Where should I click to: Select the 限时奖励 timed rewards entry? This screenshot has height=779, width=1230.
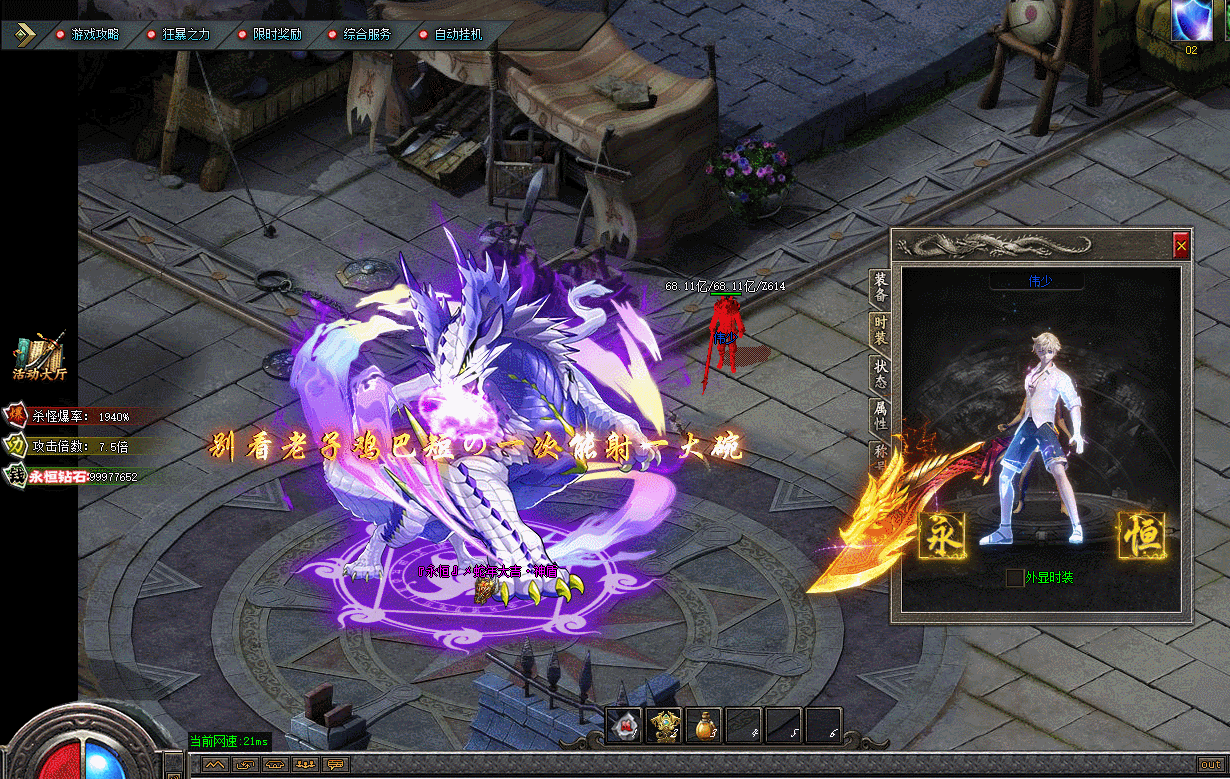click(x=276, y=34)
